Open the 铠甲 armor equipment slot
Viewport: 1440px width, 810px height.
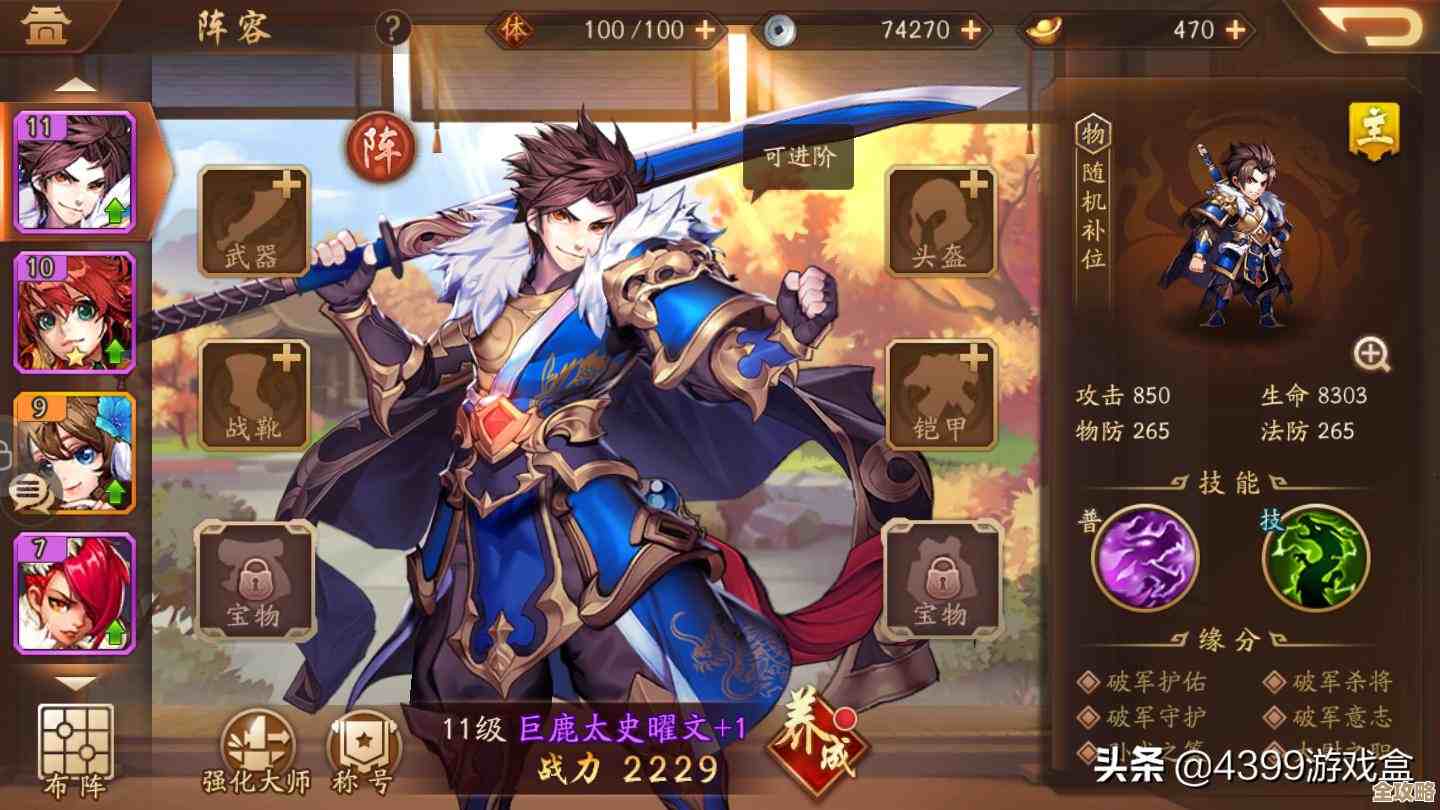940,394
